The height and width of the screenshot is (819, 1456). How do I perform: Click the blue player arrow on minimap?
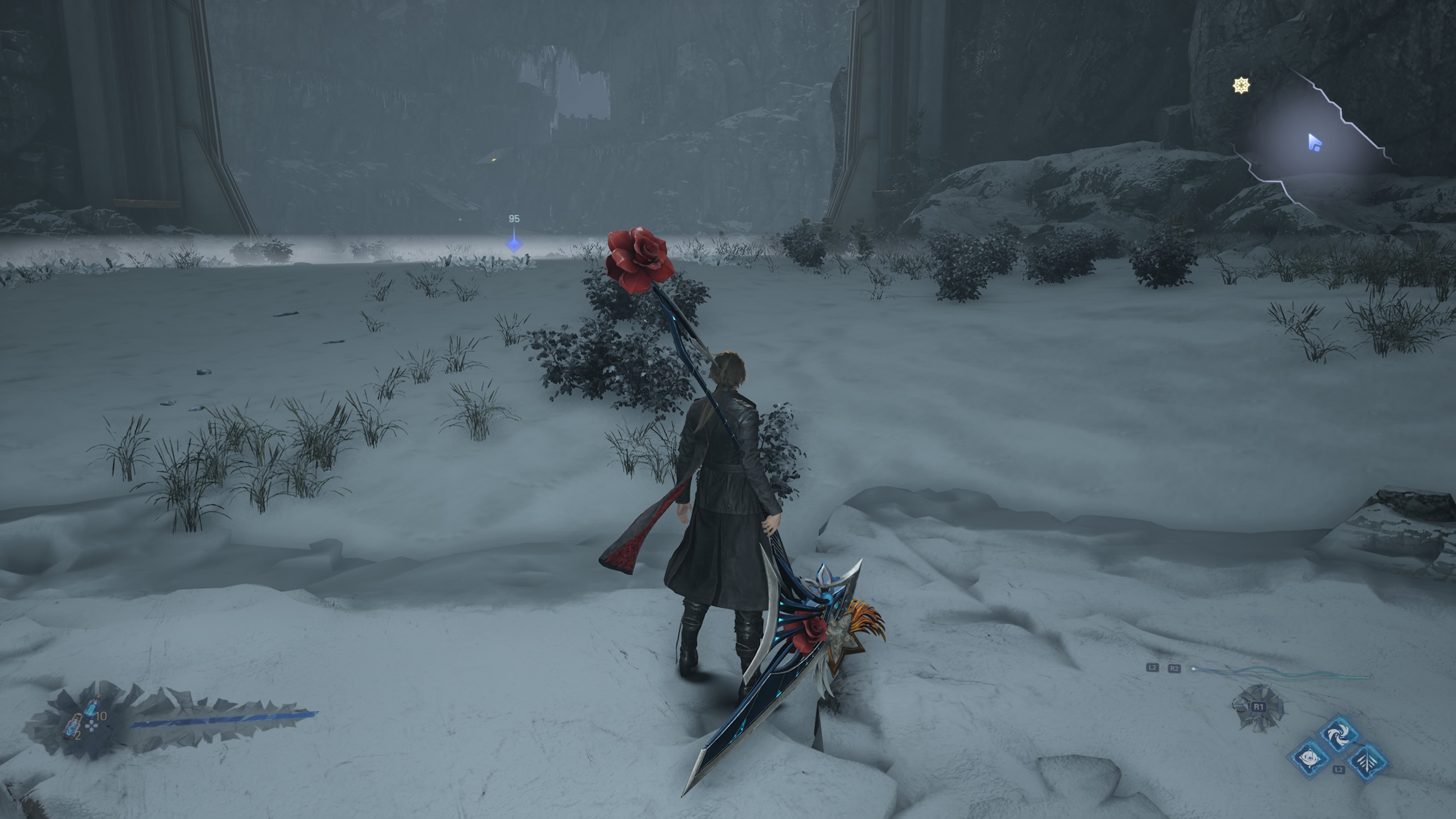pos(1315,143)
